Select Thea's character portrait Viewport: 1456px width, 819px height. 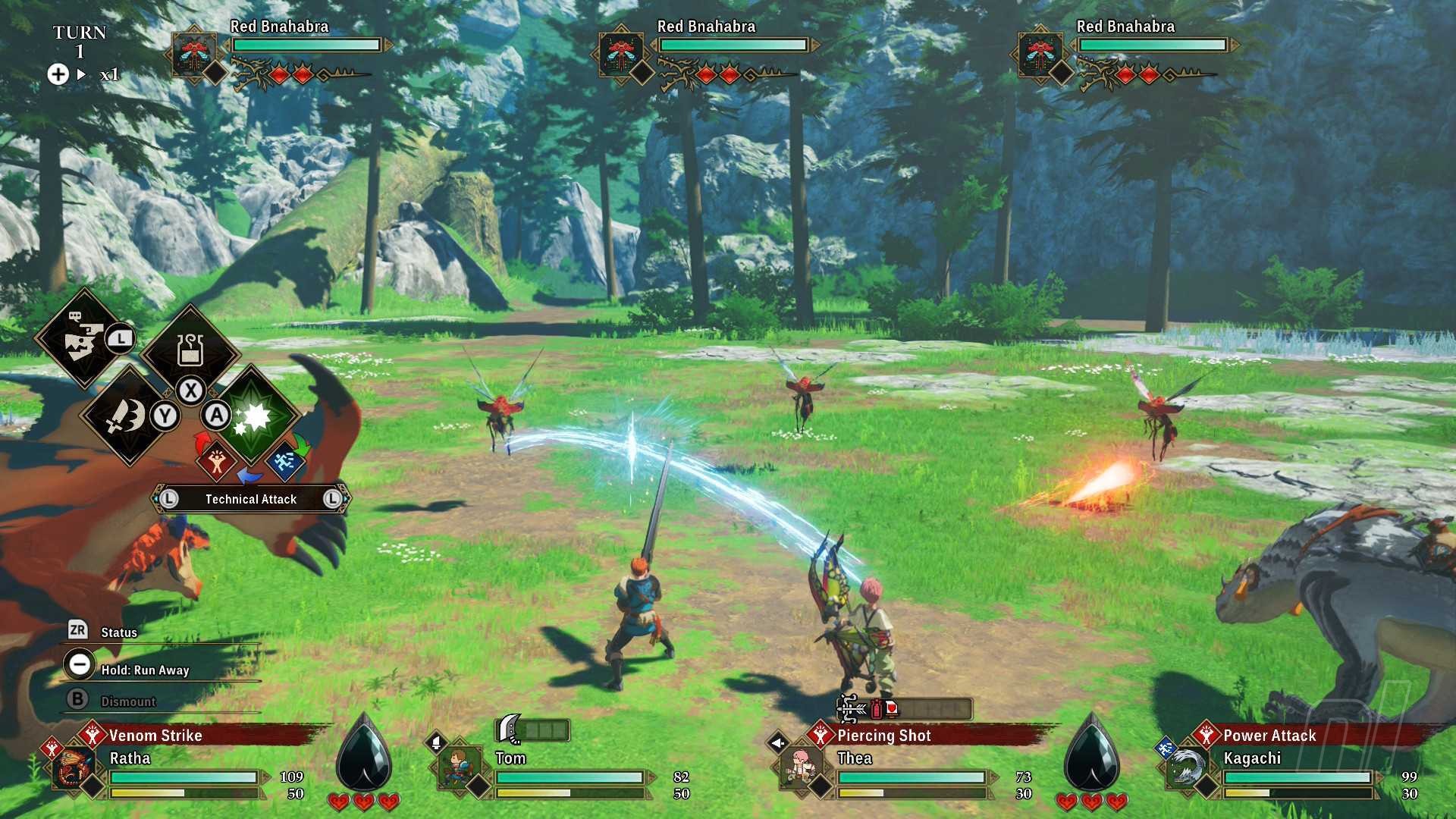click(x=801, y=769)
